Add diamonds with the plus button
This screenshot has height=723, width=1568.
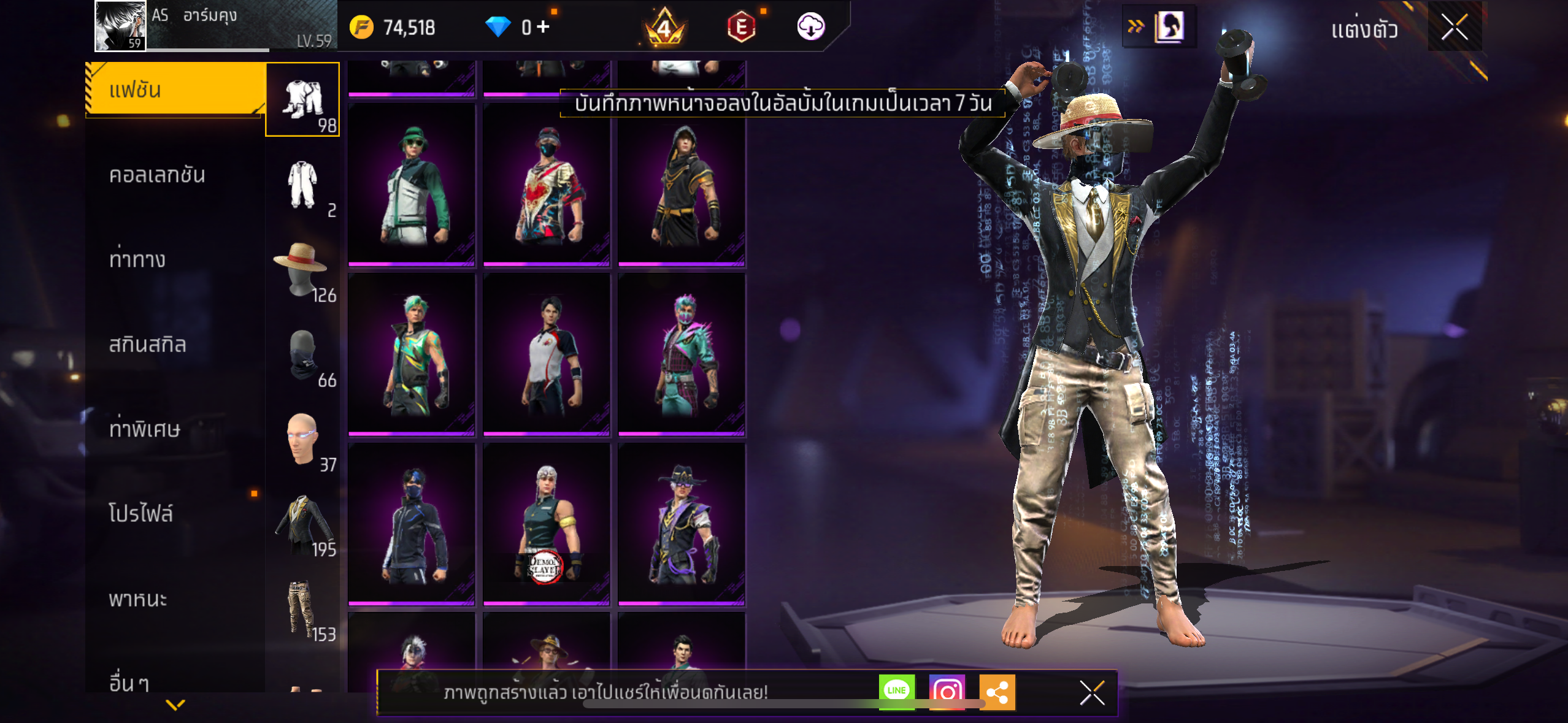point(543,27)
